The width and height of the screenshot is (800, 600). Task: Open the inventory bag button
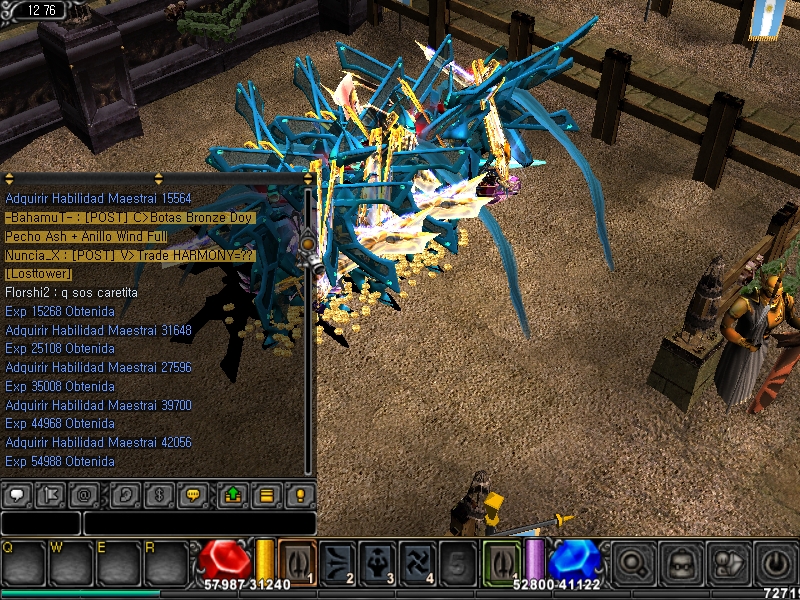tap(679, 561)
